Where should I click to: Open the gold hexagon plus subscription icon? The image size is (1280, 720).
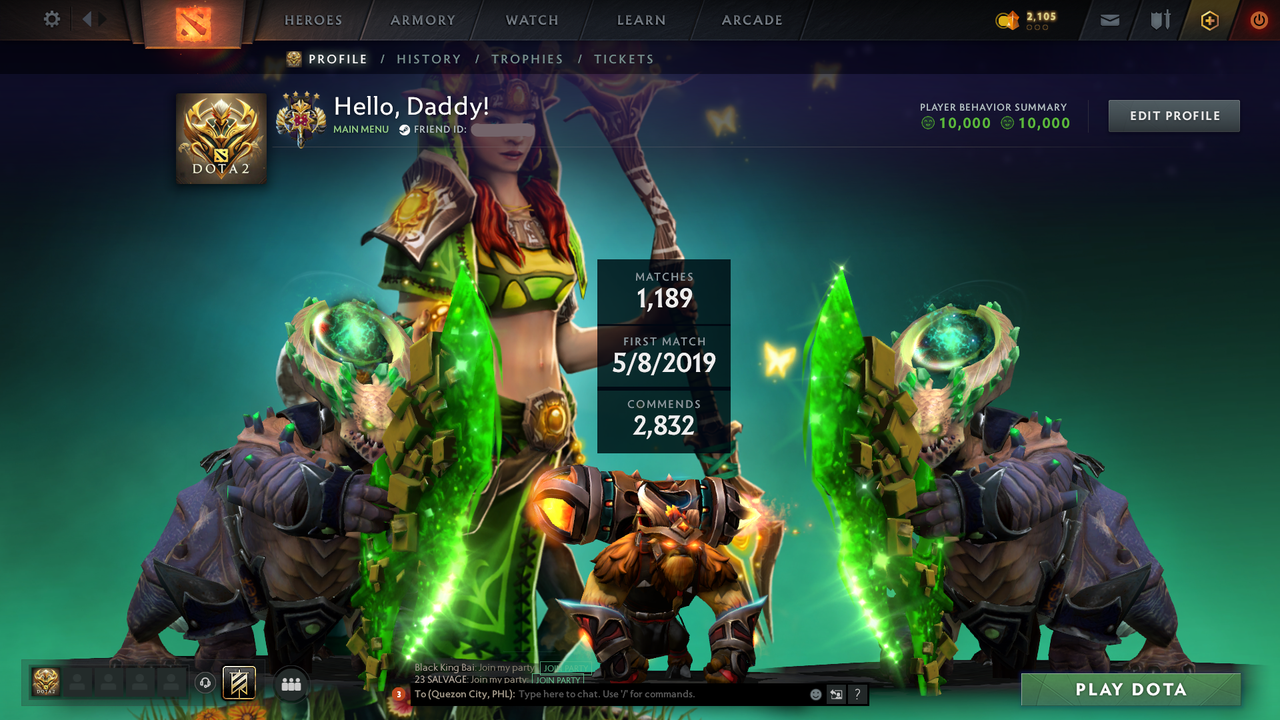[x=1208, y=19]
